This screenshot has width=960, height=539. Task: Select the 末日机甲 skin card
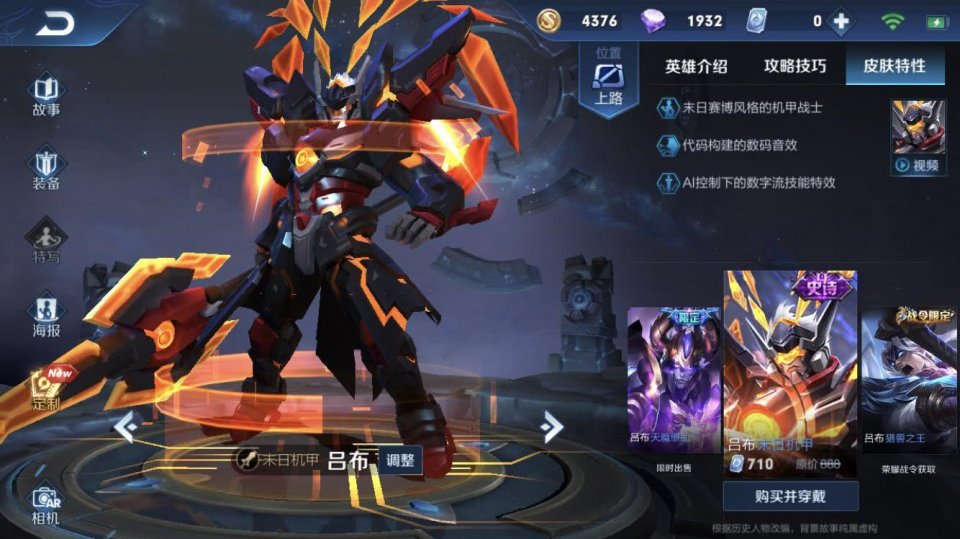click(x=790, y=375)
